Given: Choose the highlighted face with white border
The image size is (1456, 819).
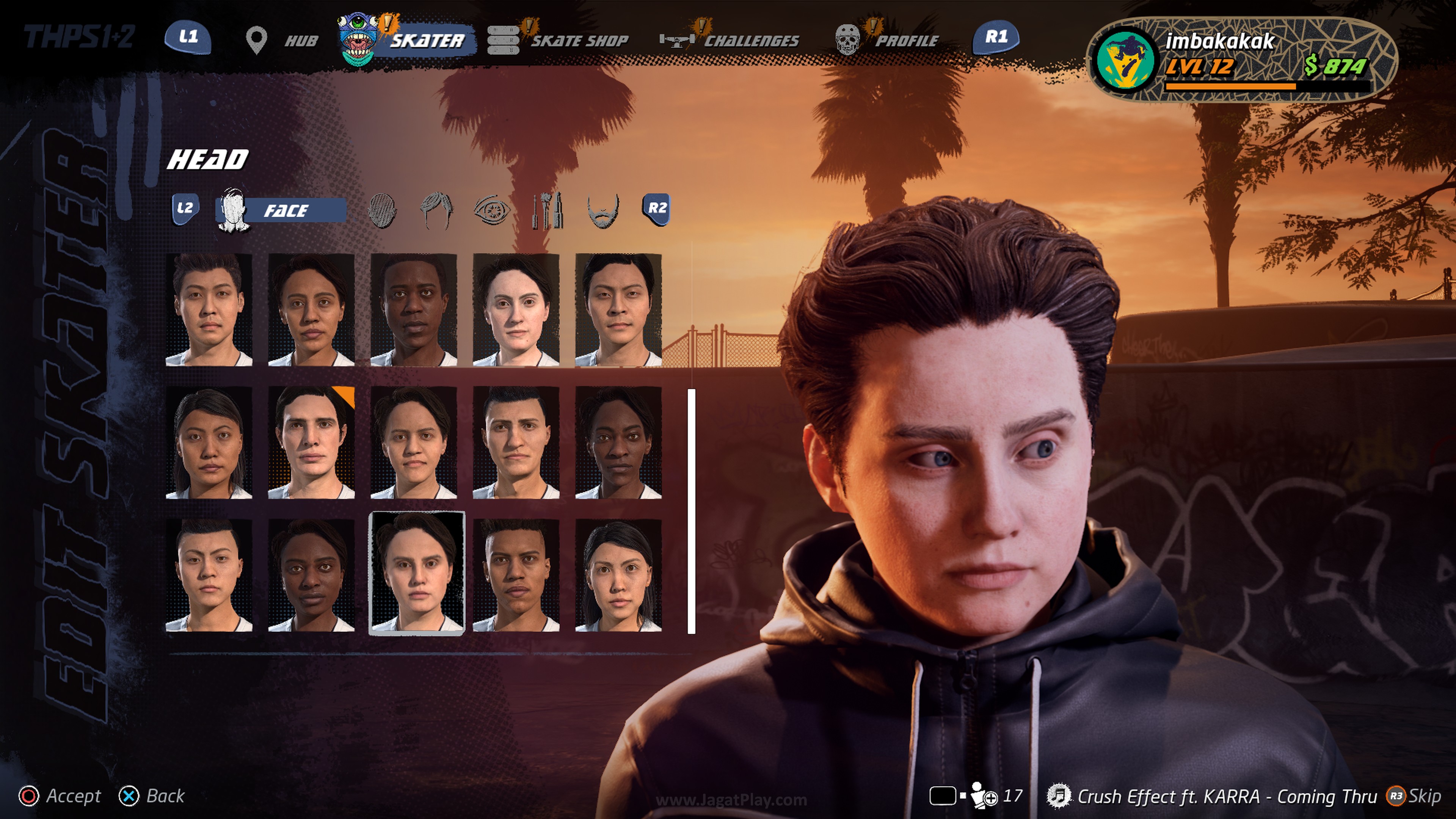Looking at the screenshot, I should 417,573.
